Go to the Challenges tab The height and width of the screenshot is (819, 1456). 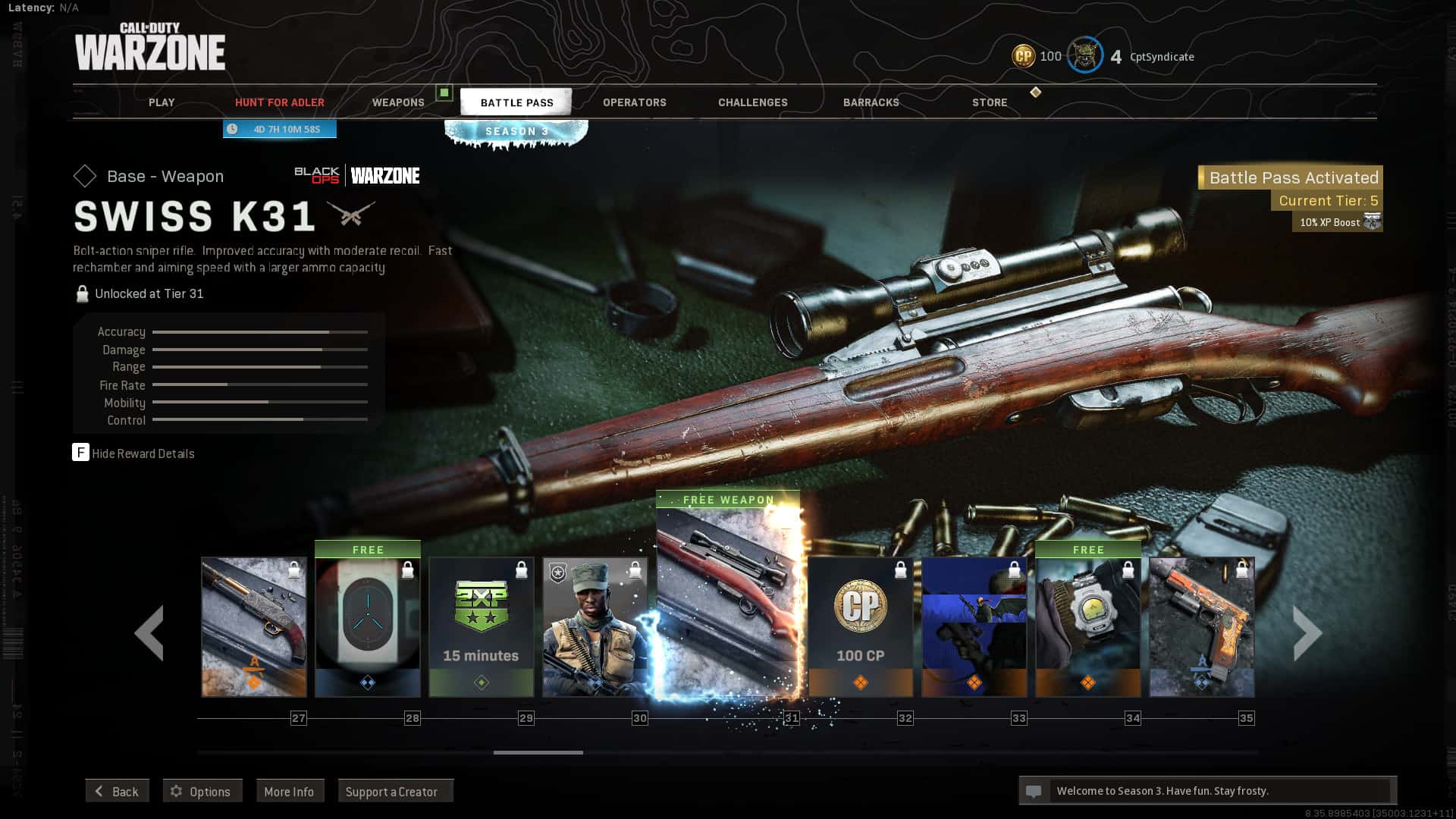753,102
